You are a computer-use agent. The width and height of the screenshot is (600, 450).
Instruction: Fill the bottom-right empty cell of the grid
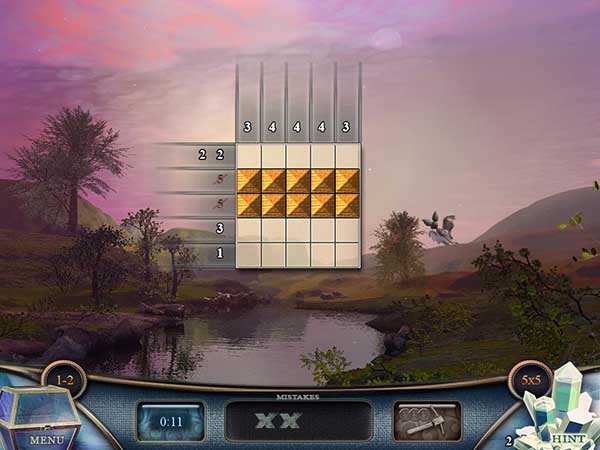pyautogui.click(x=347, y=254)
